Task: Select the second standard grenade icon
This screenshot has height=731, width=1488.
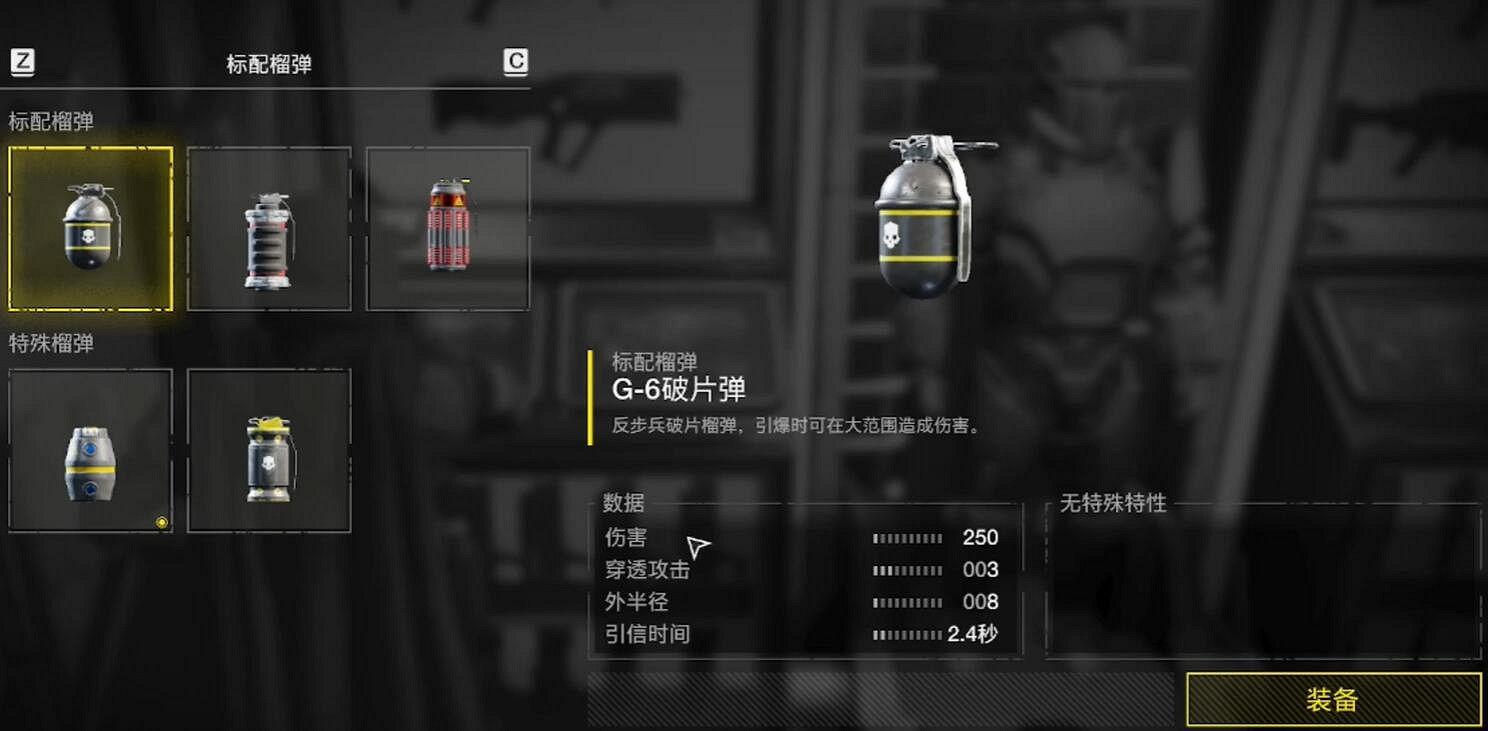Action: [268, 229]
